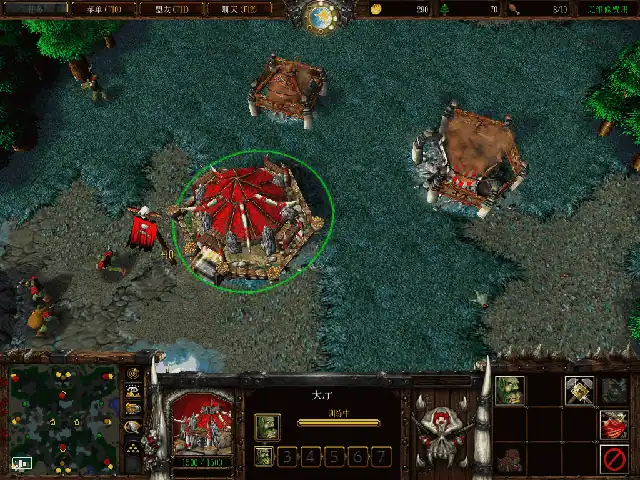Toggle minimap ally color mode button
640x480 pixels.
tap(132, 408)
